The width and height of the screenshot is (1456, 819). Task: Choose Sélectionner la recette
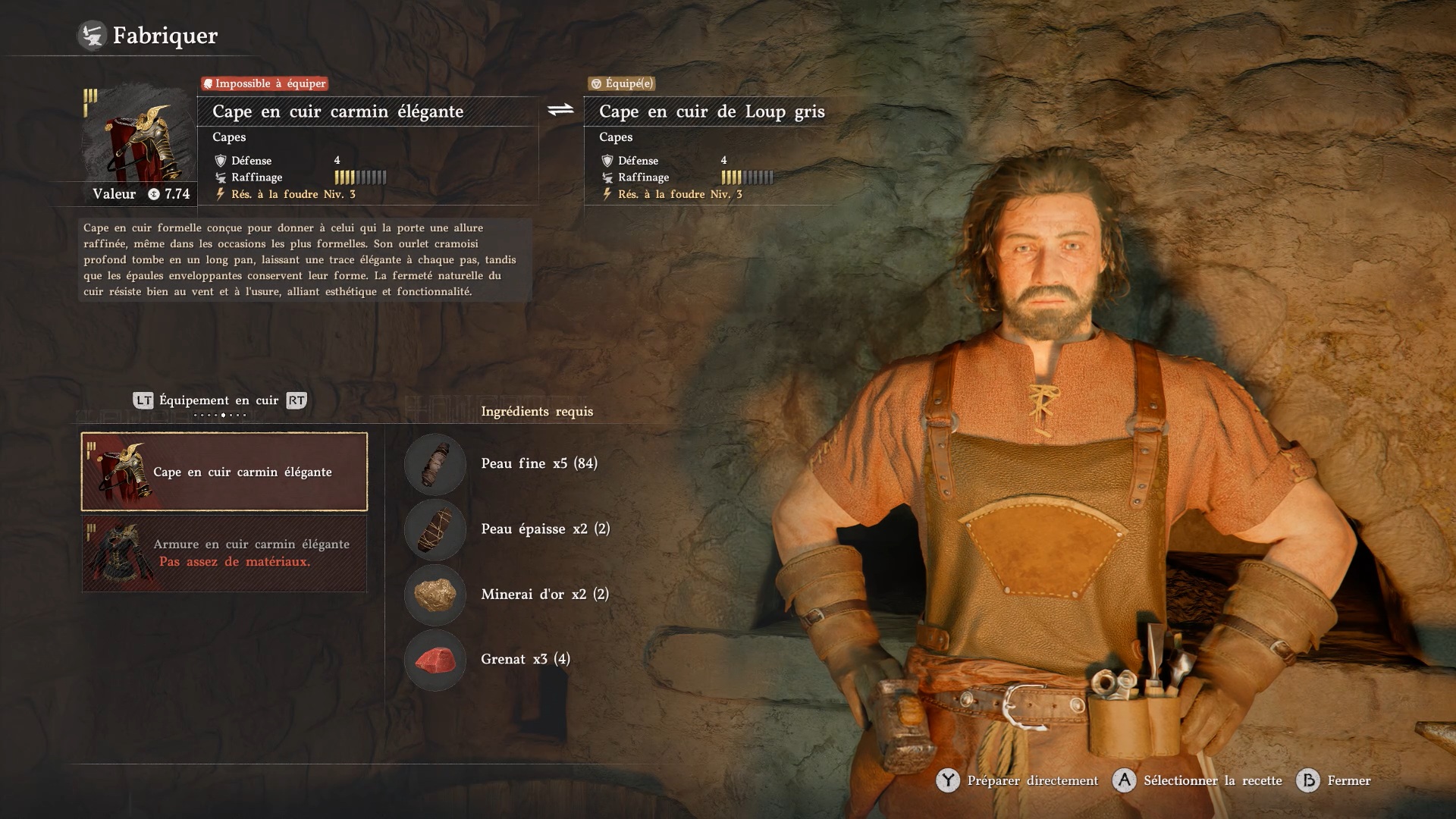tap(1198, 780)
